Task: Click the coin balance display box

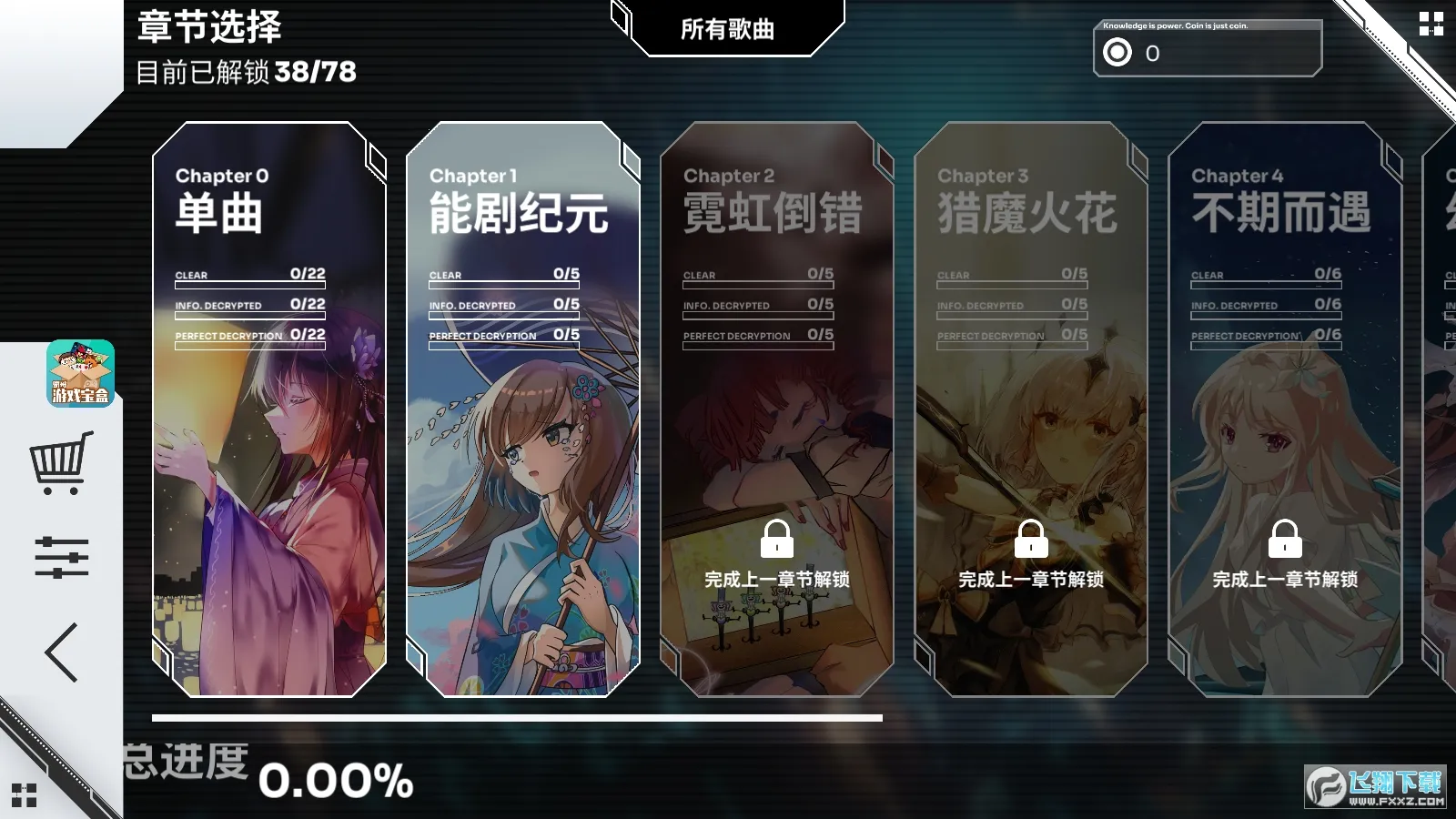Action: point(1207,50)
